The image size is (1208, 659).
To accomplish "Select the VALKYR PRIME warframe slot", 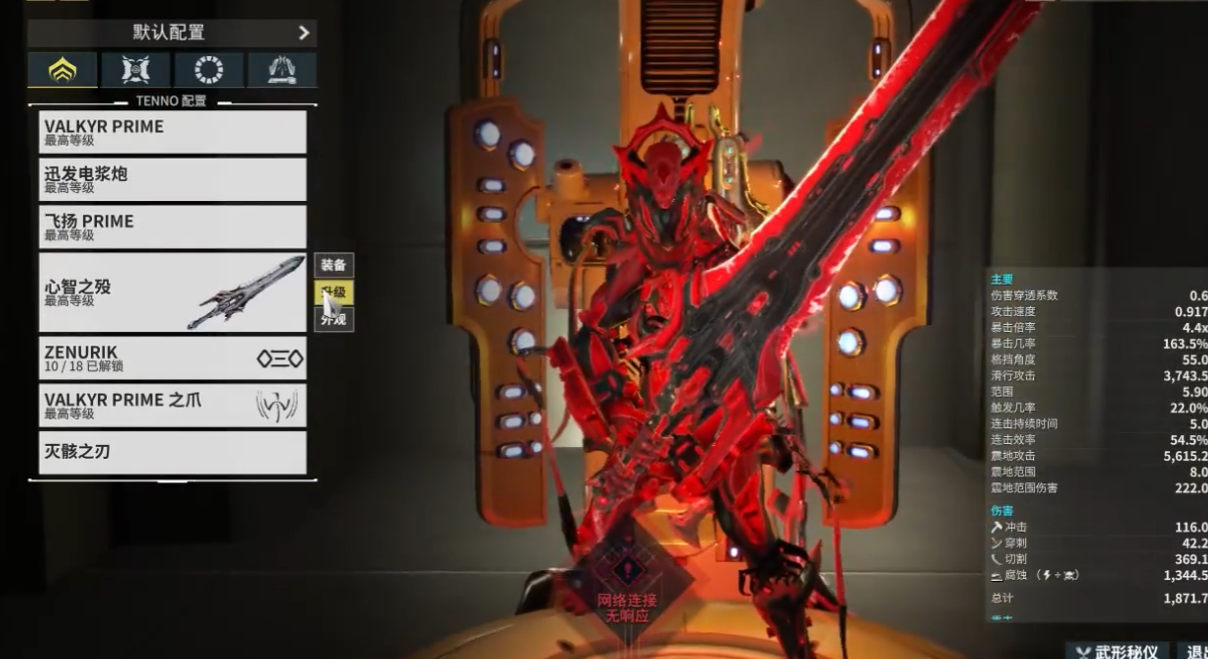I will 172,132.
